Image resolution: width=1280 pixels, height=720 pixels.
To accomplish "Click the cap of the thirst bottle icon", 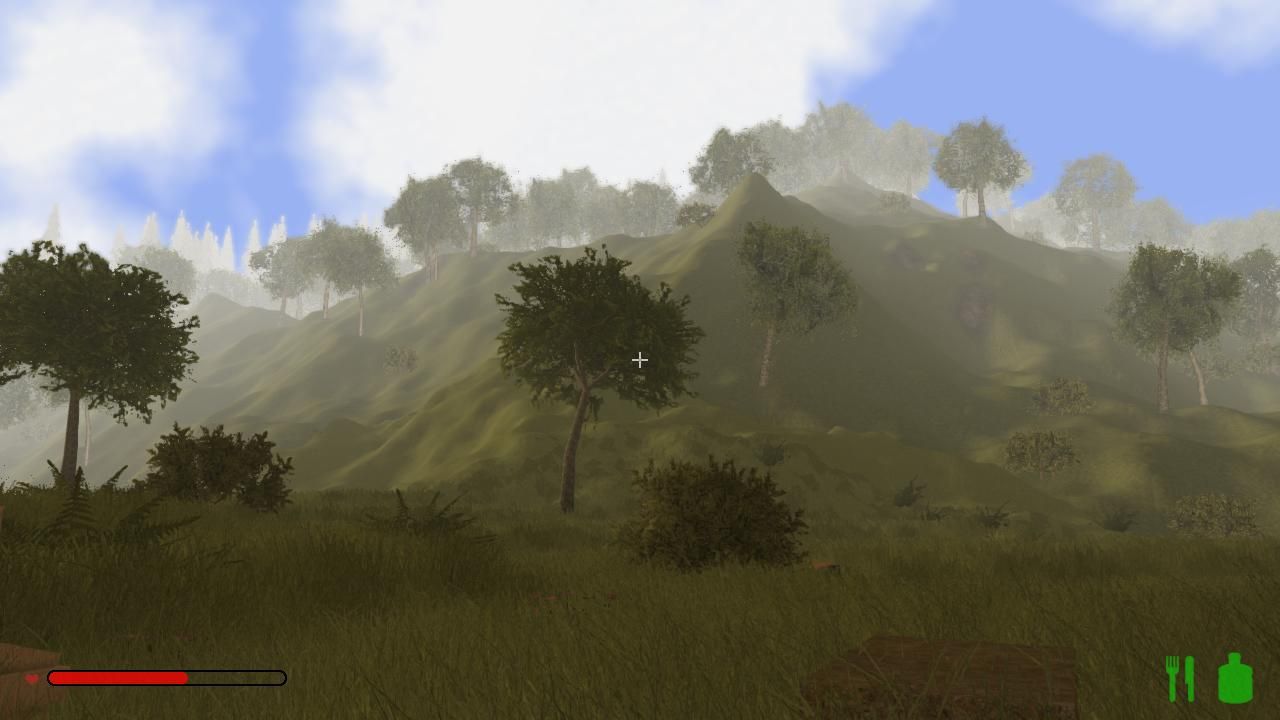I will [x=1233, y=657].
